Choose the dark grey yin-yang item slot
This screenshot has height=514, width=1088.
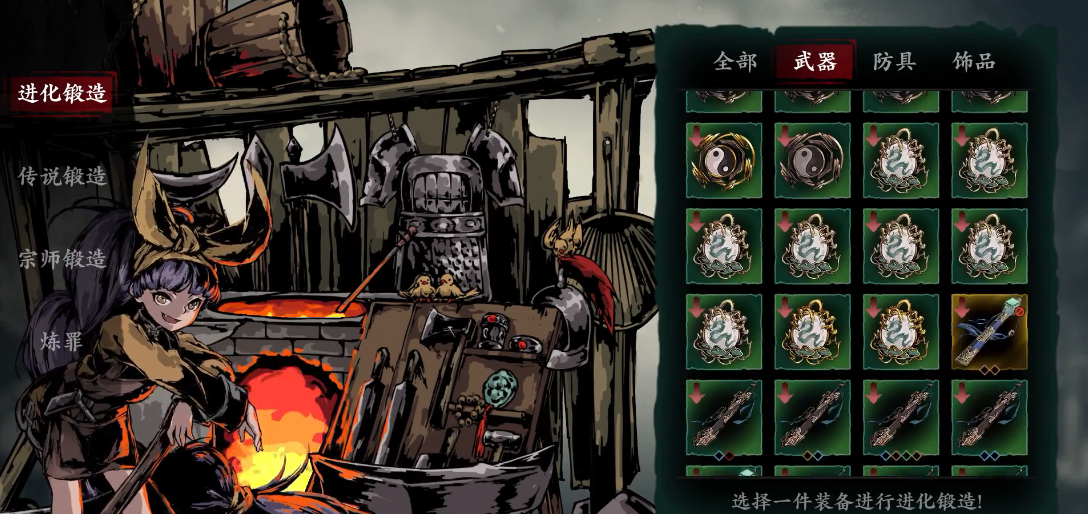(812, 160)
